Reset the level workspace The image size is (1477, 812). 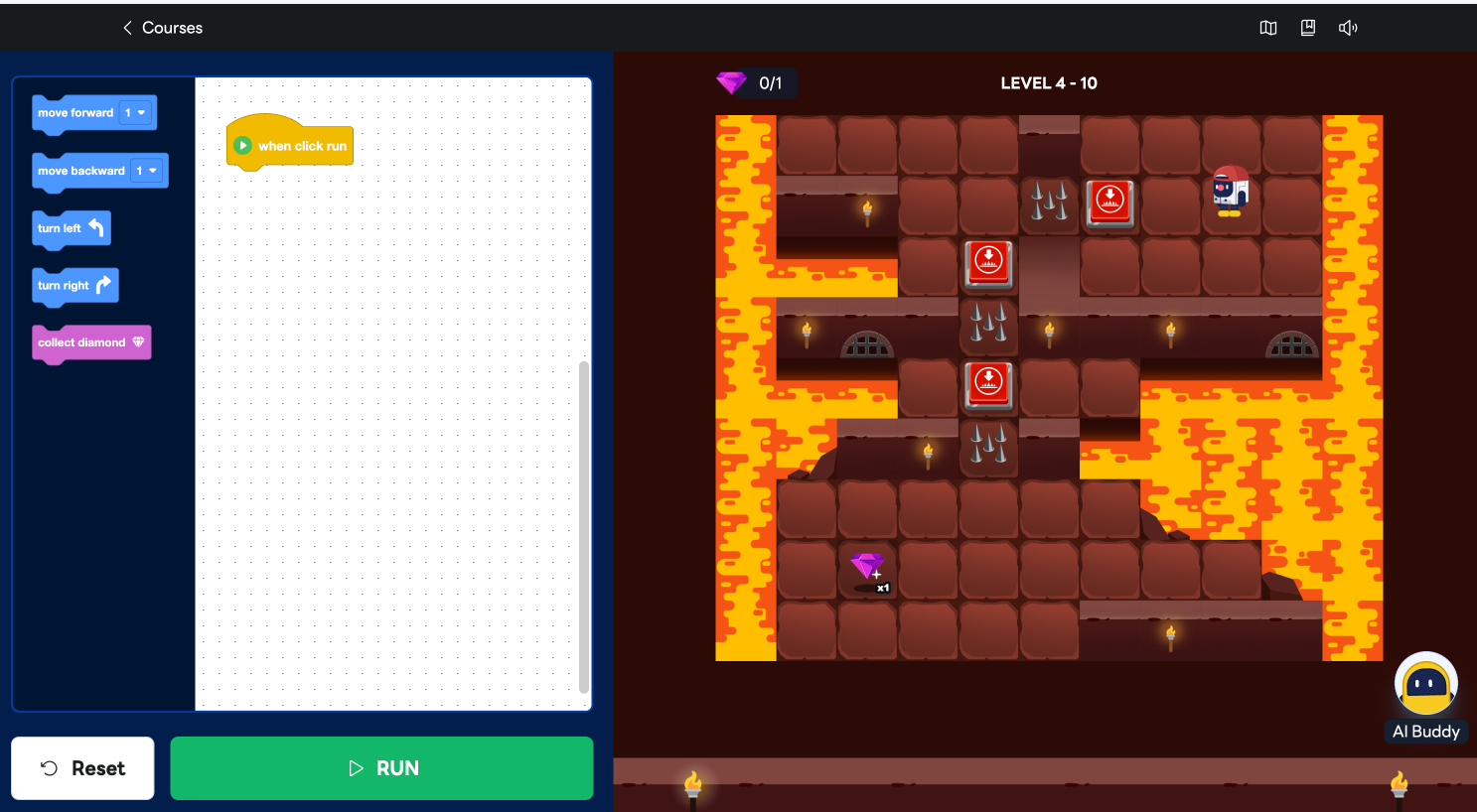(x=82, y=767)
